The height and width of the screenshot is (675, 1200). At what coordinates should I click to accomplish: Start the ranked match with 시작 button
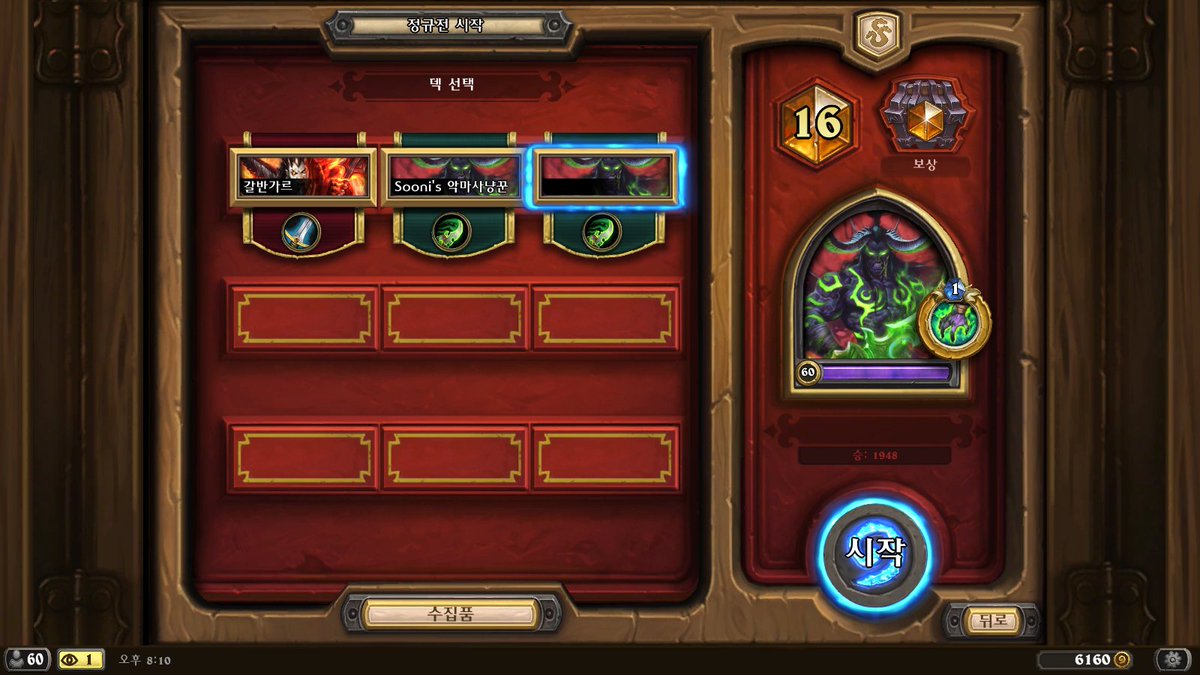click(875, 553)
